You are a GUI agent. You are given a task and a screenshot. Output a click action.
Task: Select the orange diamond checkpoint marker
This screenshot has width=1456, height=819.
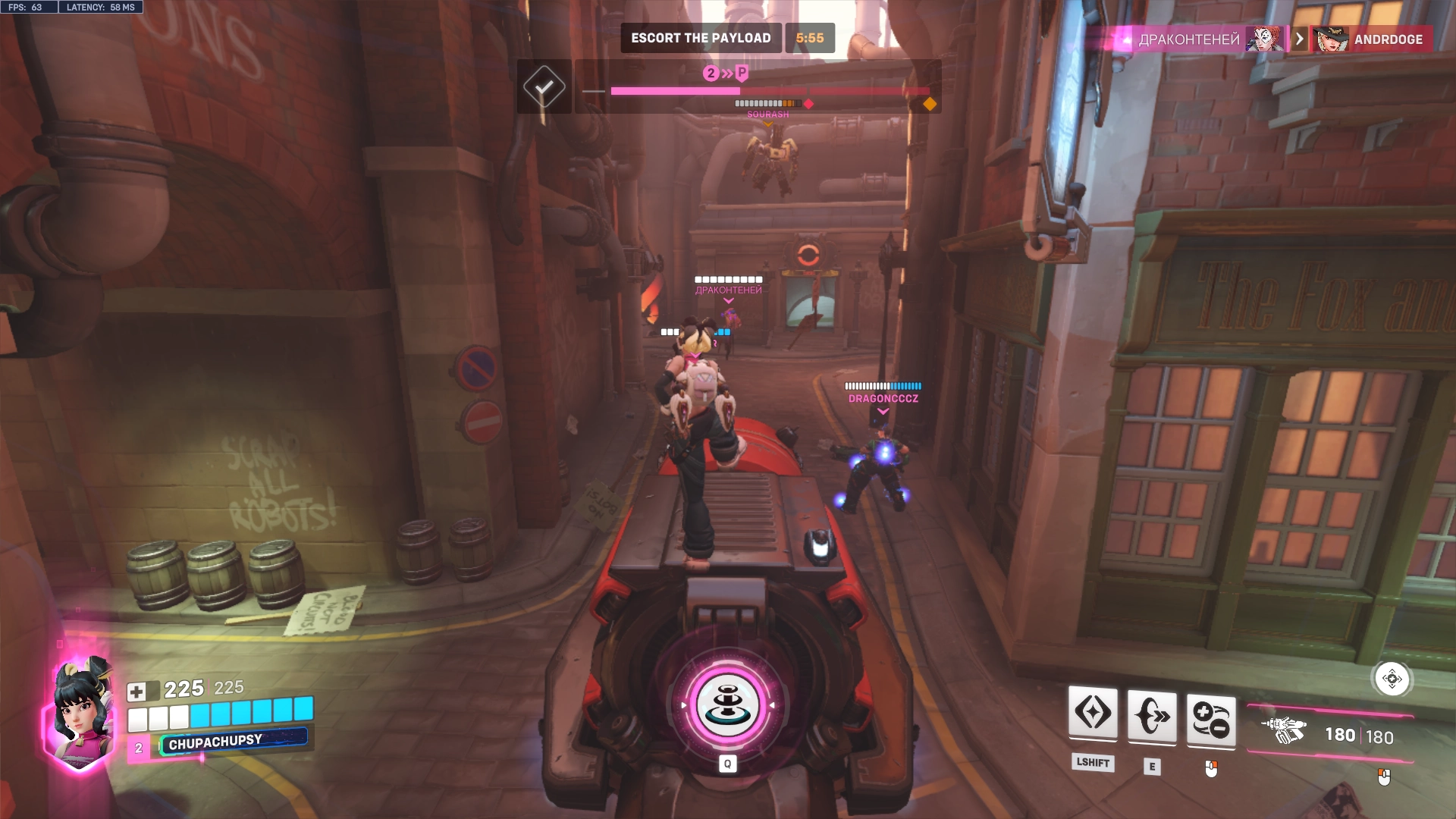929,104
